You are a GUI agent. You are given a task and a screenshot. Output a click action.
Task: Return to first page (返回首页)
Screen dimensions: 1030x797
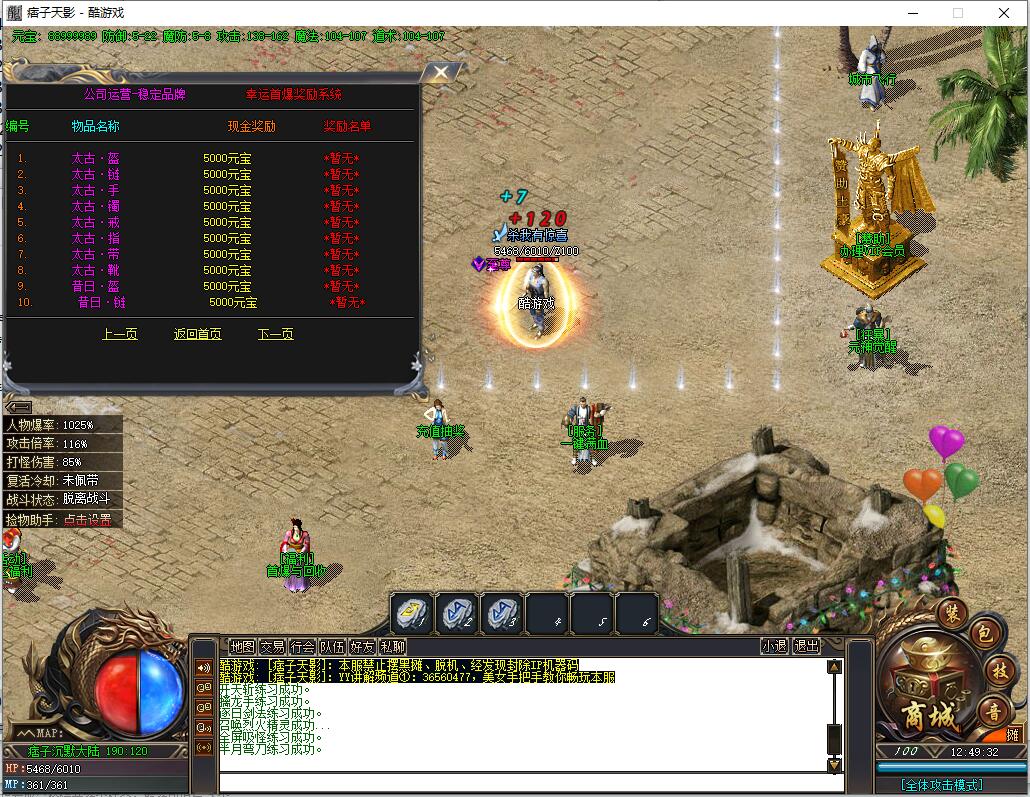pos(197,334)
